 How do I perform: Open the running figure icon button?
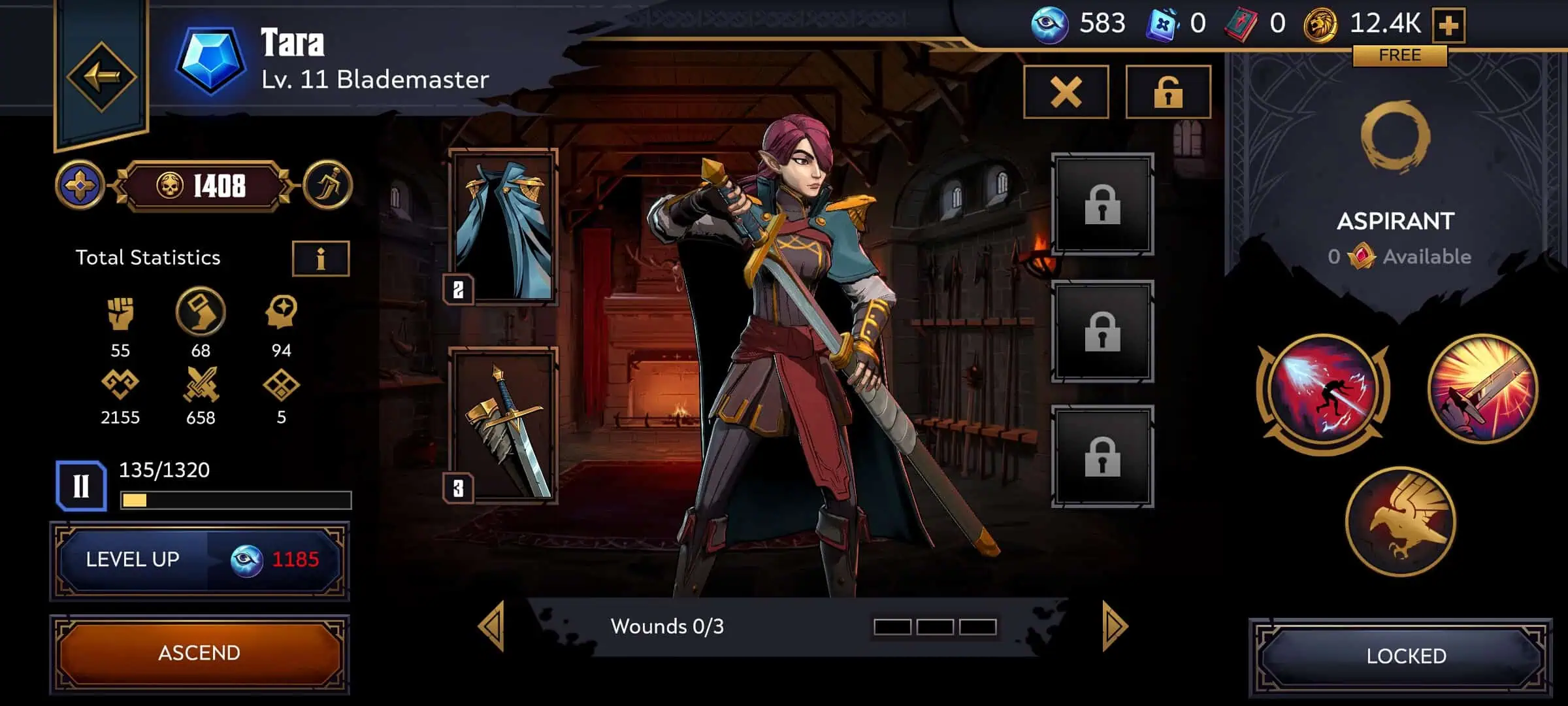tap(327, 185)
